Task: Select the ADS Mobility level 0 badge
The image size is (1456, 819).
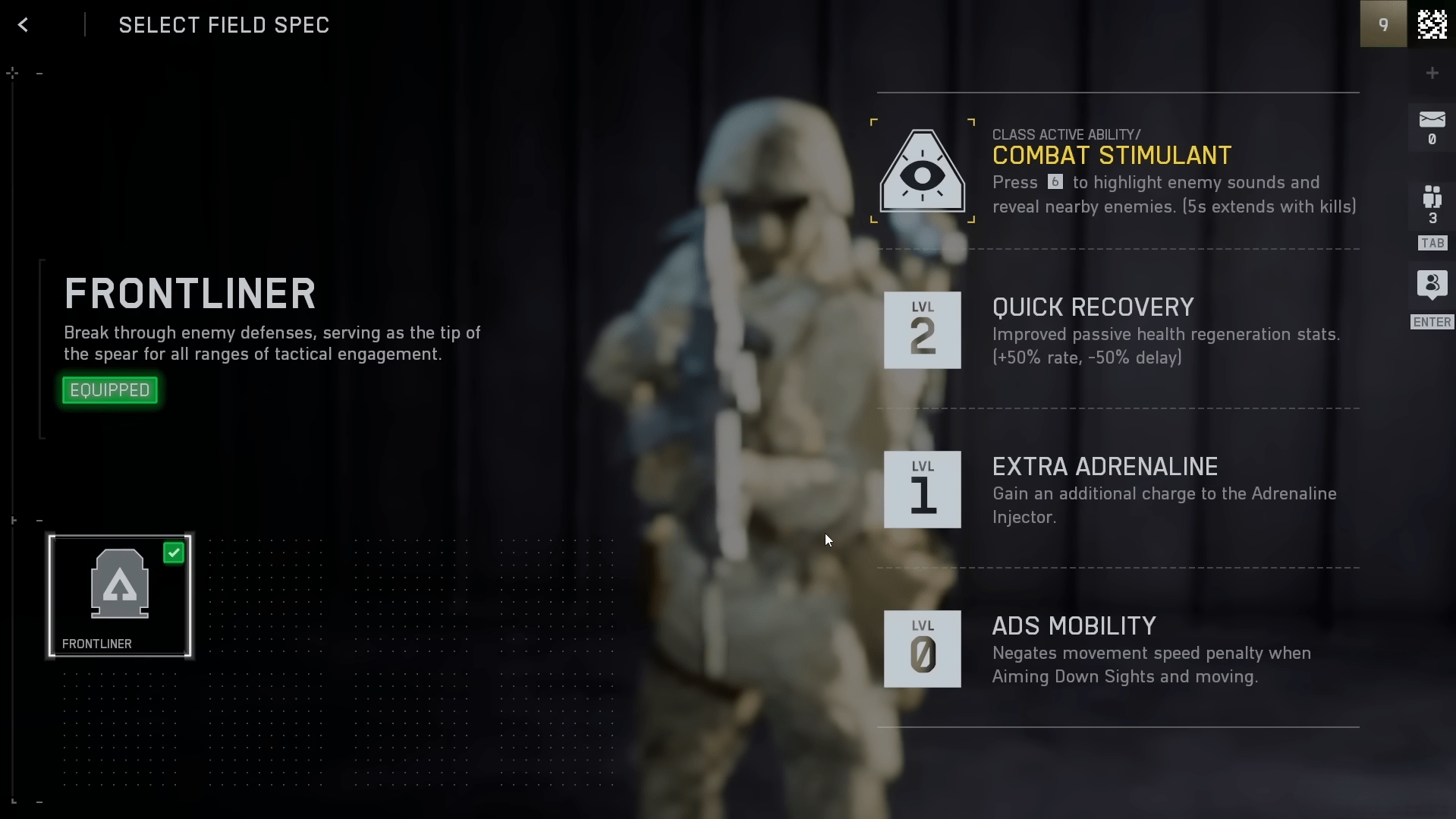Action: 922,649
